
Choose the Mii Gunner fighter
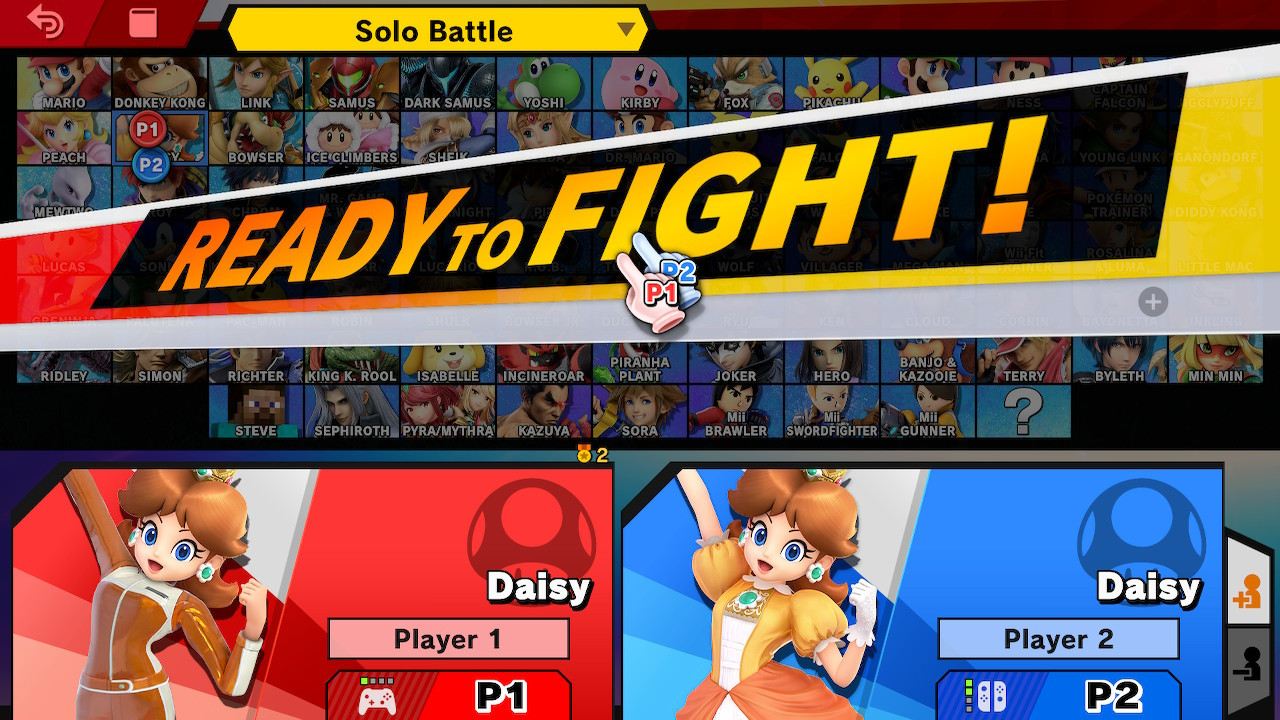926,412
